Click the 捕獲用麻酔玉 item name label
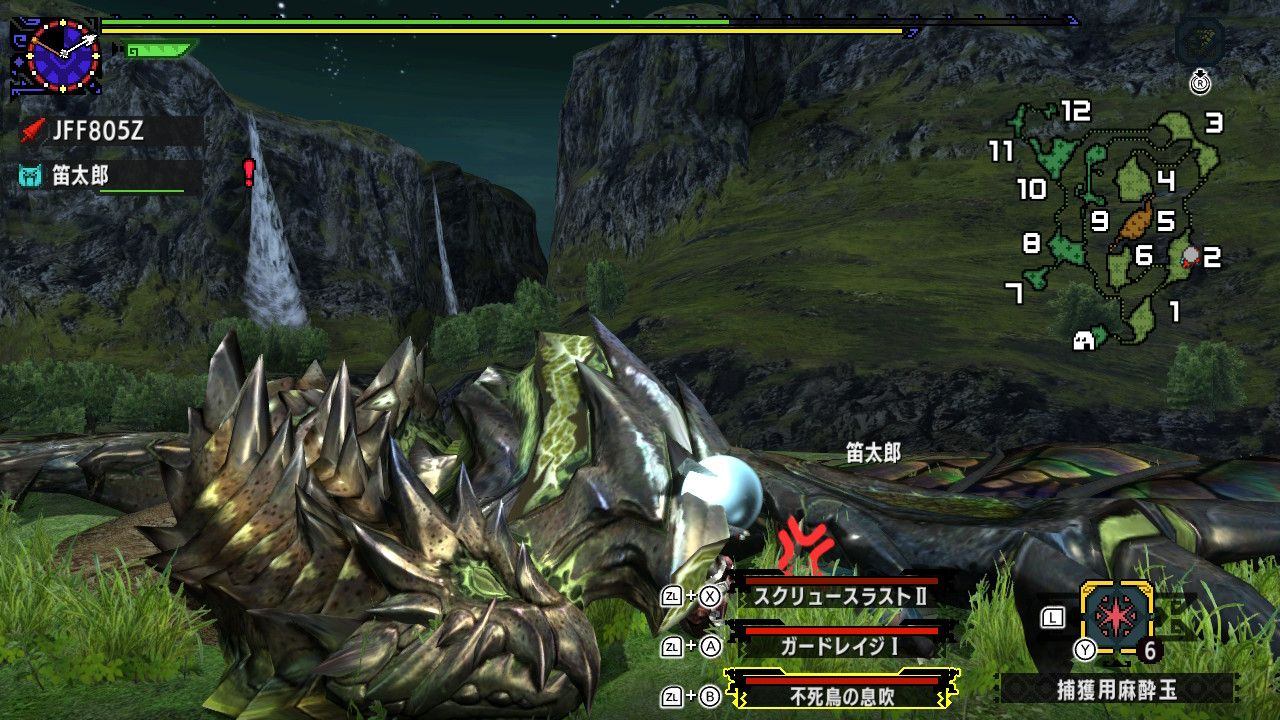The height and width of the screenshot is (720, 1280). pos(1117,689)
